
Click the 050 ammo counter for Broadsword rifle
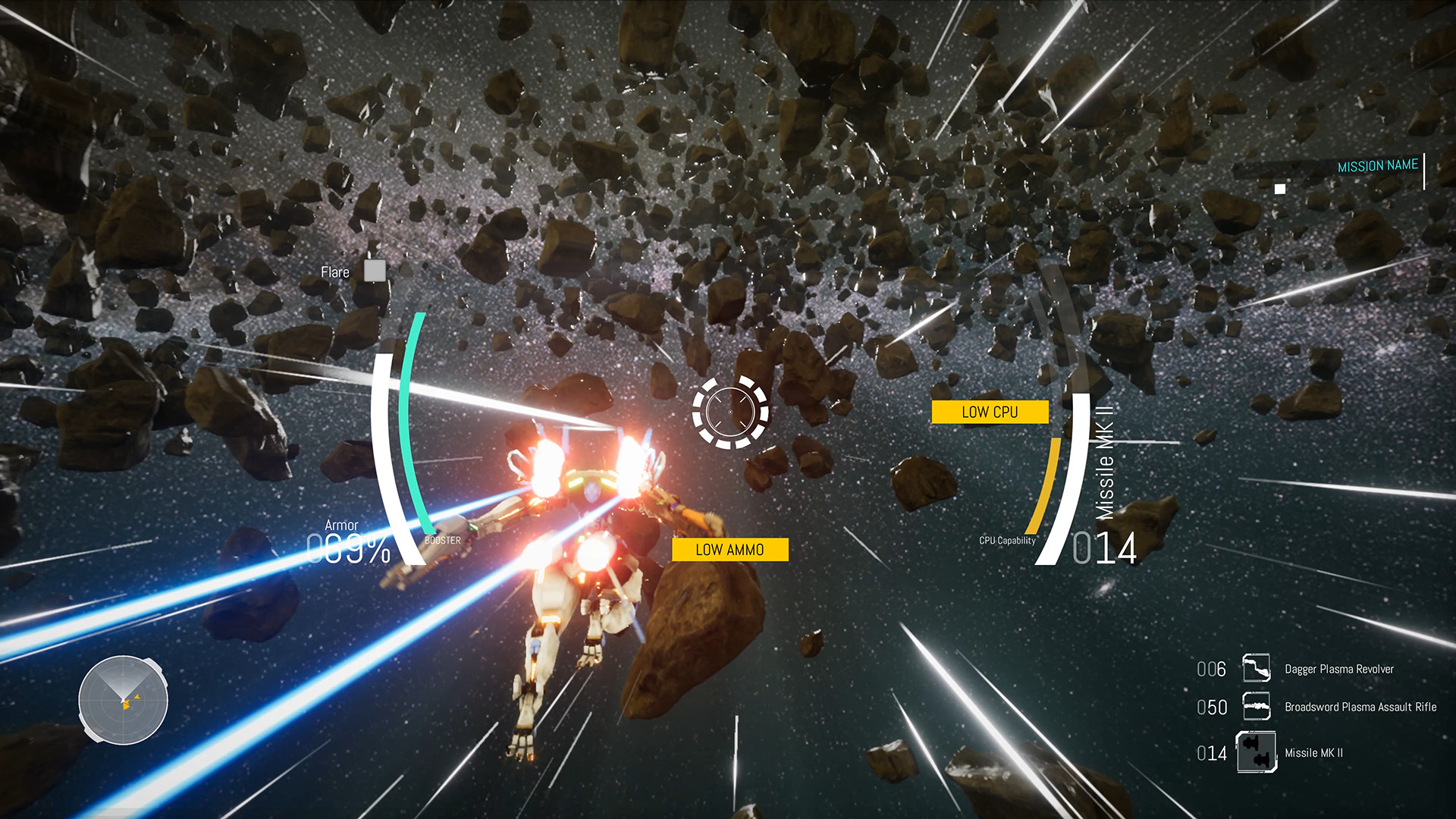tap(1211, 707)
